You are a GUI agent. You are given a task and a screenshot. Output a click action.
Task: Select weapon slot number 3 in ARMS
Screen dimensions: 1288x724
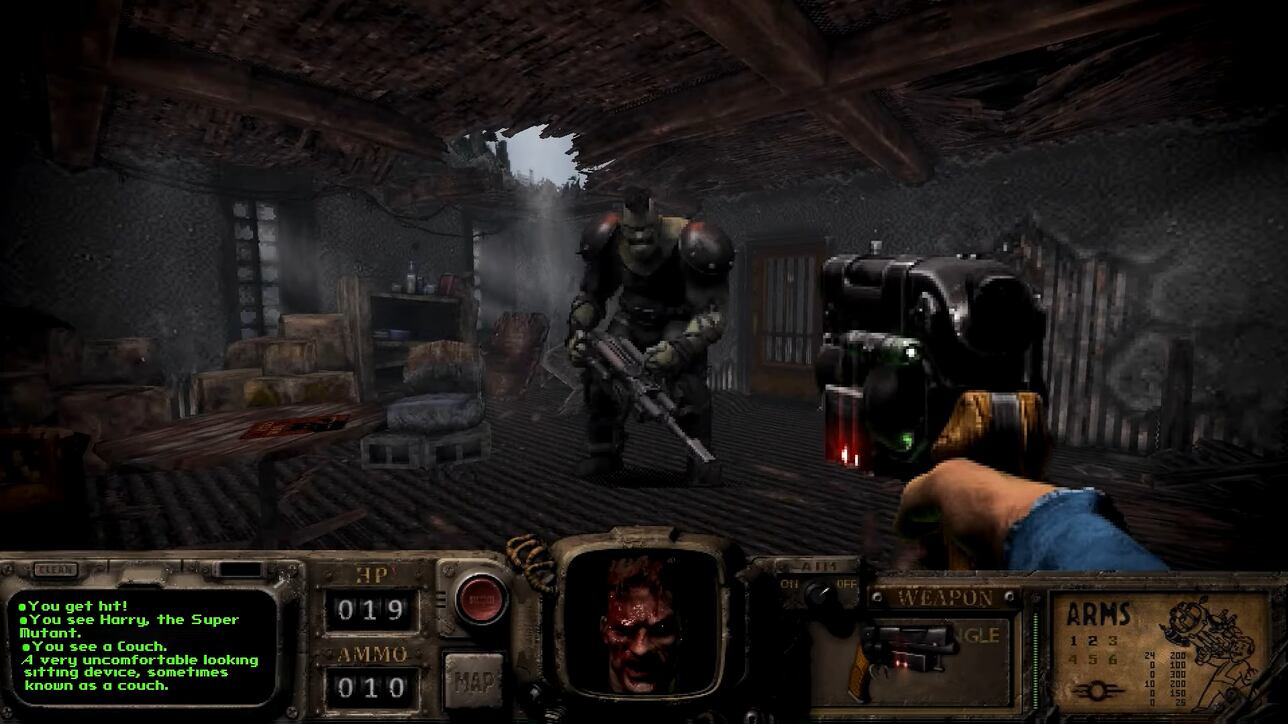pyautogui.click(x=1112, y=642)
